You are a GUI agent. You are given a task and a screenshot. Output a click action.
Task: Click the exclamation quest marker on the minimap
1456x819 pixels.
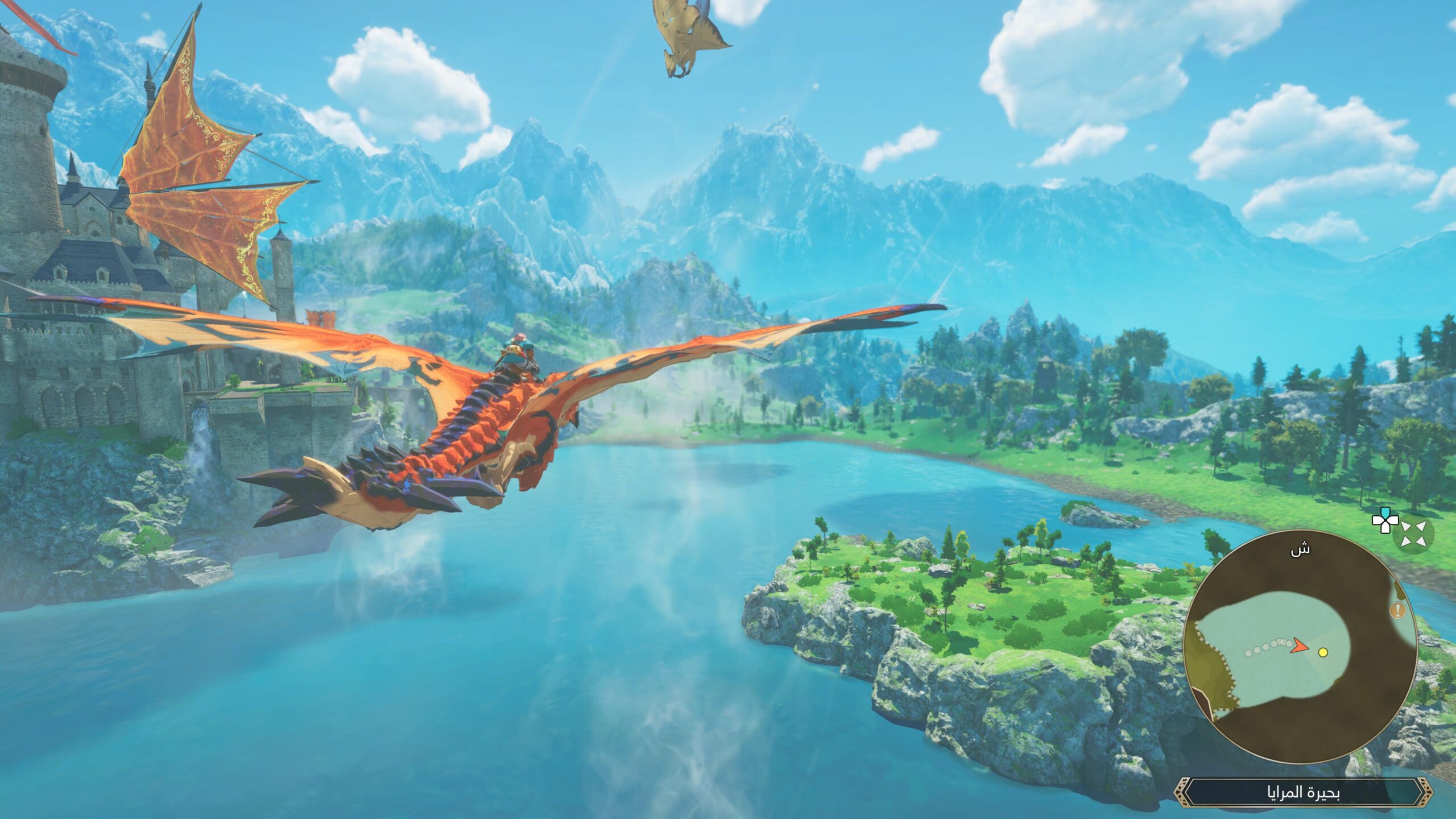pos(1398,610)
